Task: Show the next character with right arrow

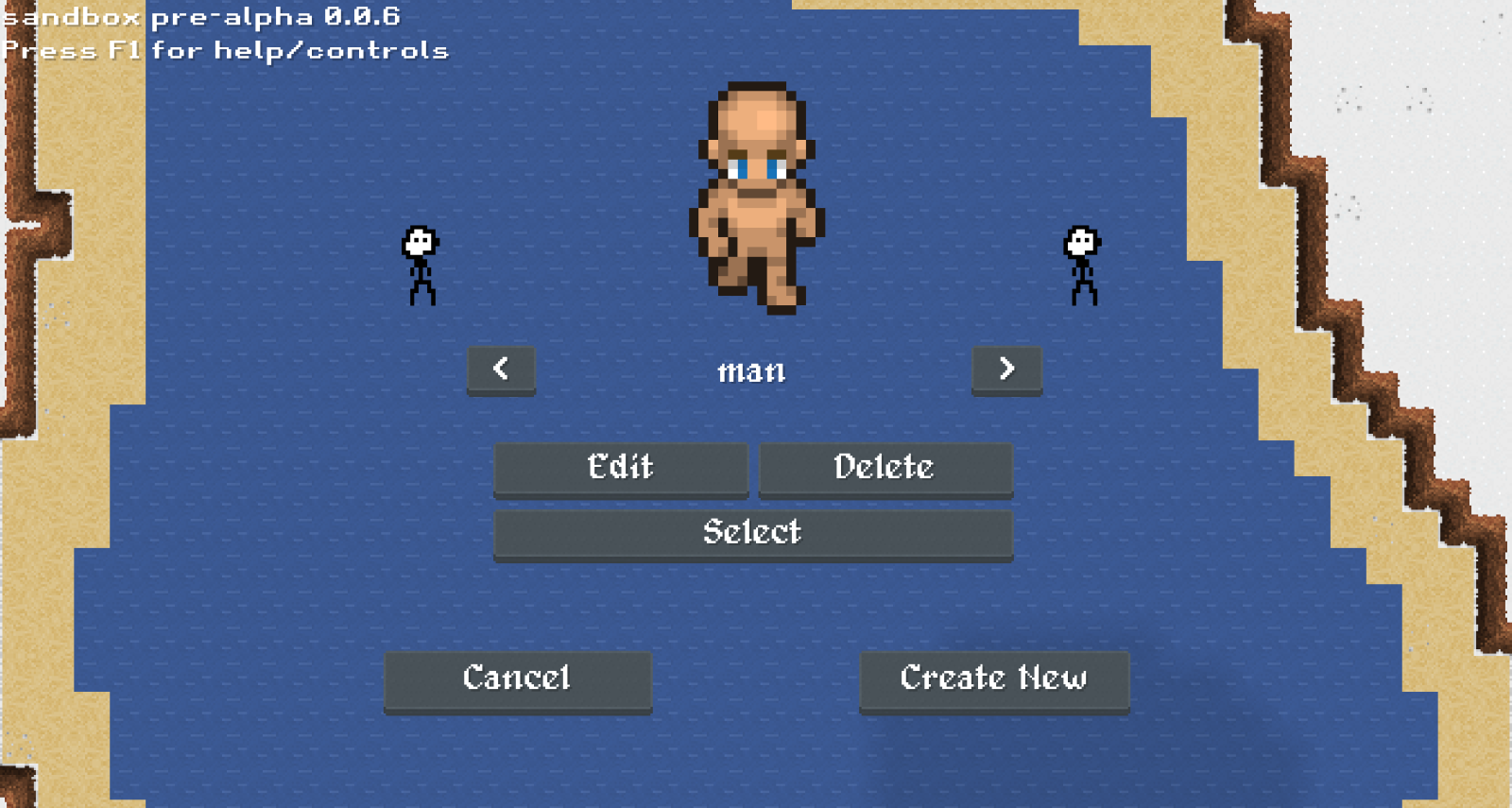Action: tap(1006, 369)
